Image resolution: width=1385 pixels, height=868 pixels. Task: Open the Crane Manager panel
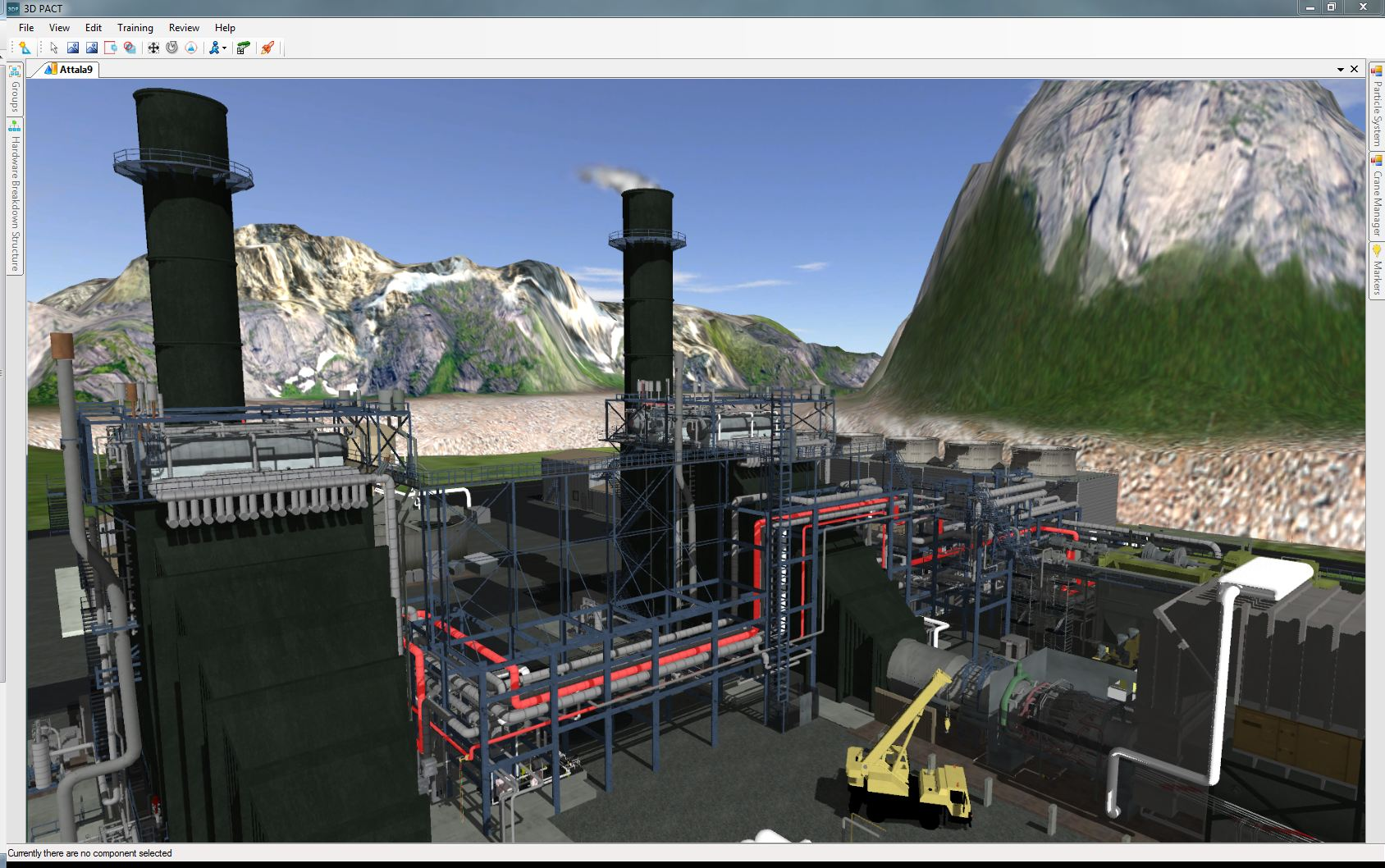1377,195
